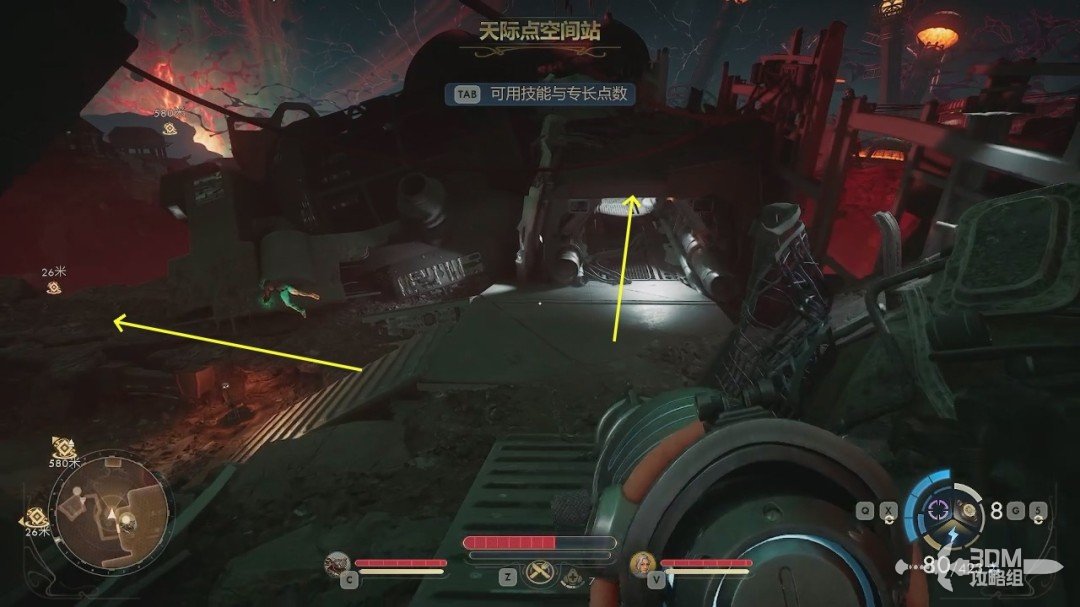Select the grenade throwable icon

tap(967, 509)
